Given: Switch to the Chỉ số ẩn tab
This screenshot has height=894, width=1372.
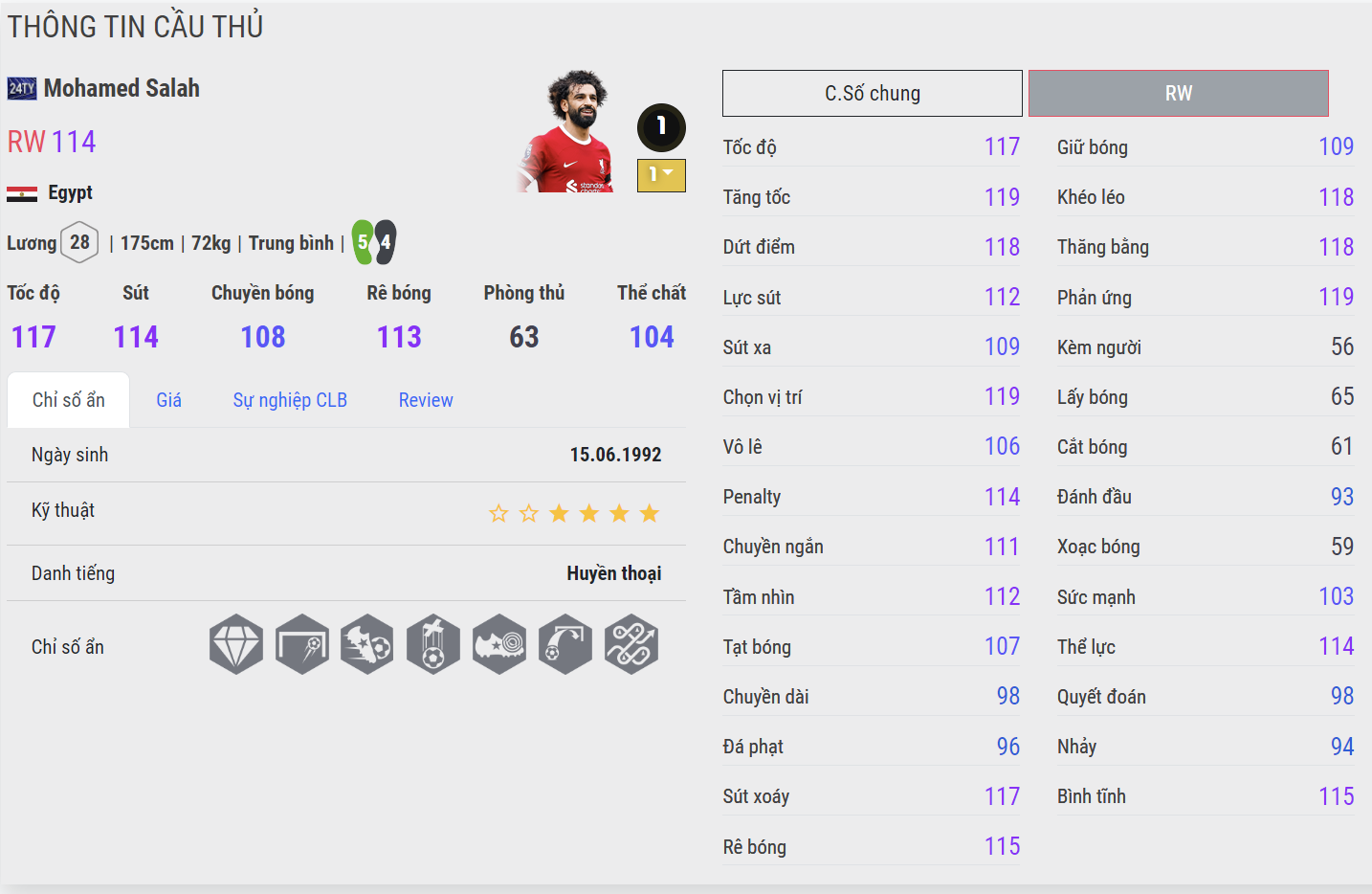Looking at the screenshot, I should click(x=69, y=400).
